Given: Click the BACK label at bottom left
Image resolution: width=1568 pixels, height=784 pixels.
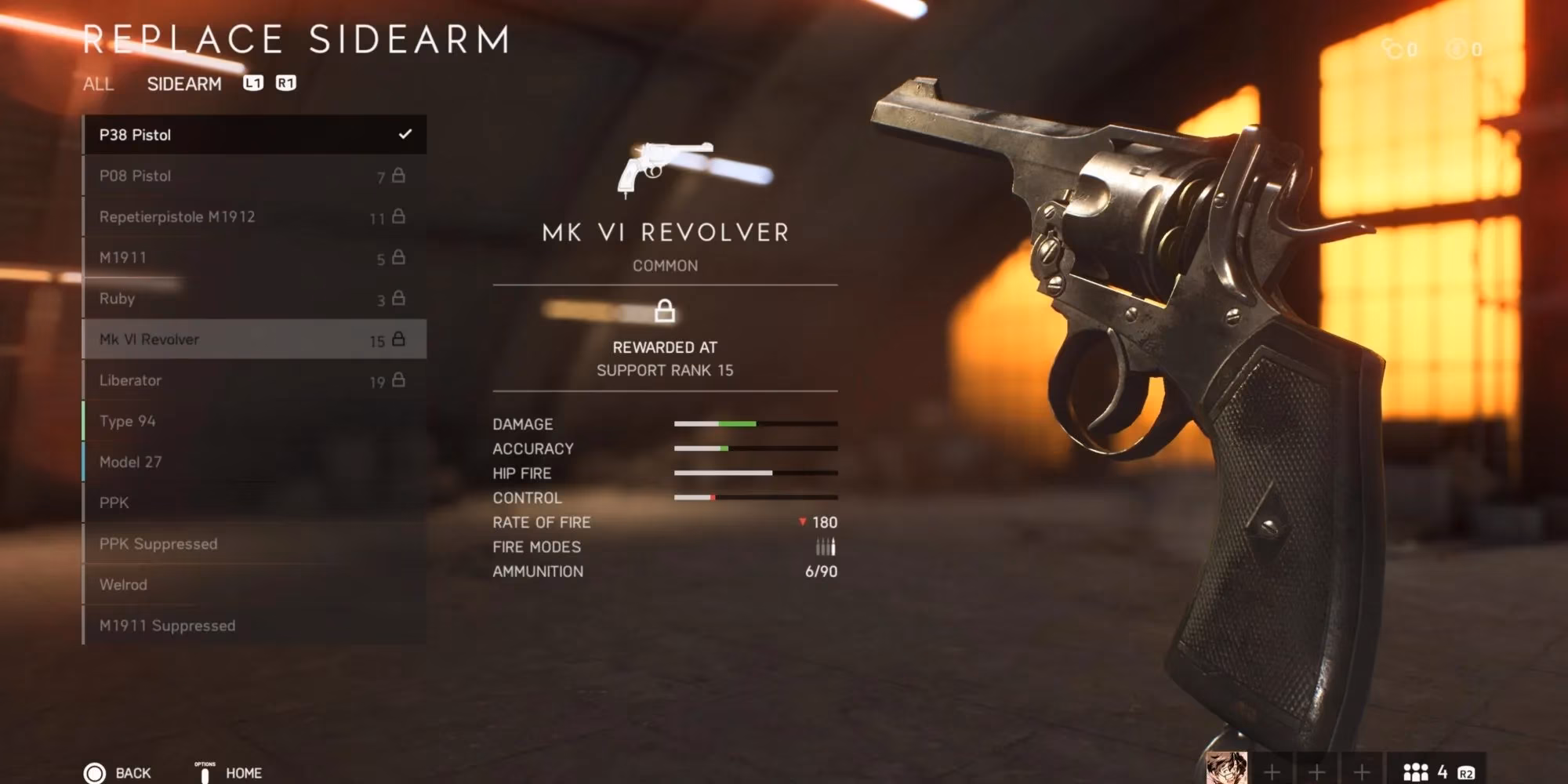Looking at the screenshot, I should 135,772.
